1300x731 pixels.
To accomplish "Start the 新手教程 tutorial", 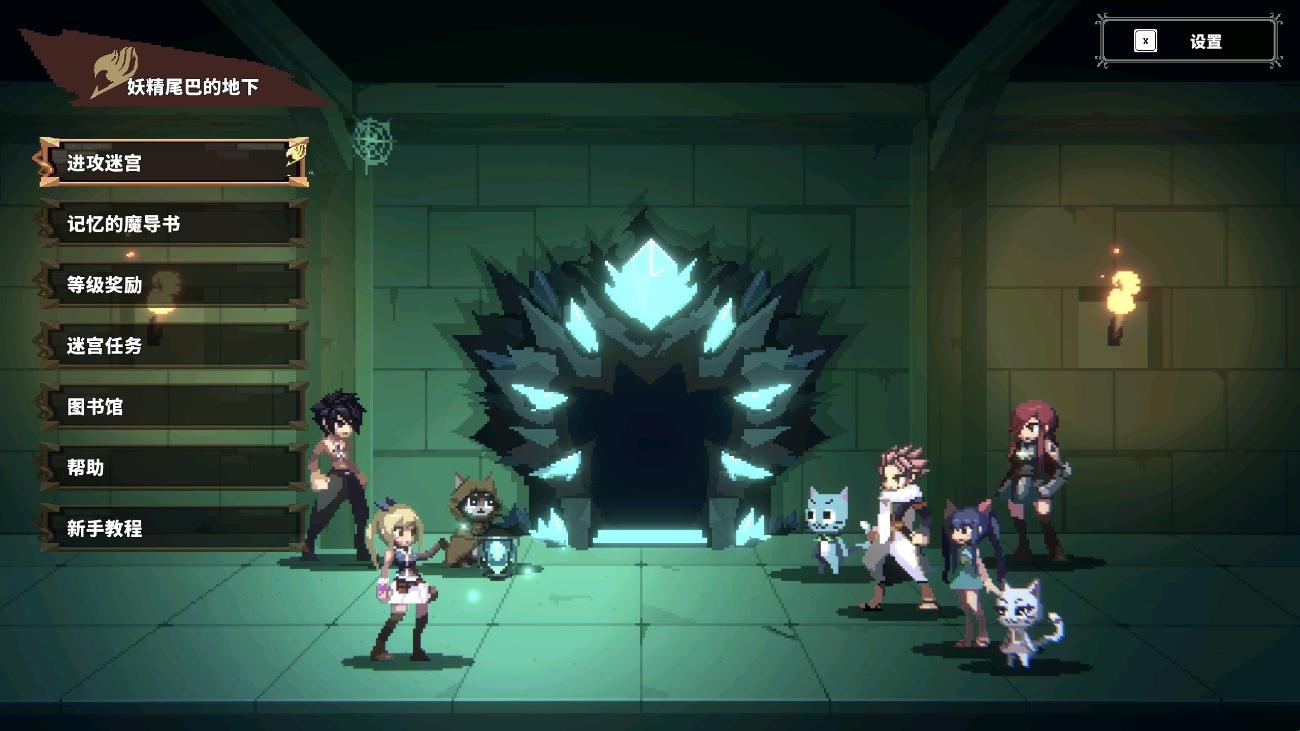I will pyautogui.click(x=172, y=528).
